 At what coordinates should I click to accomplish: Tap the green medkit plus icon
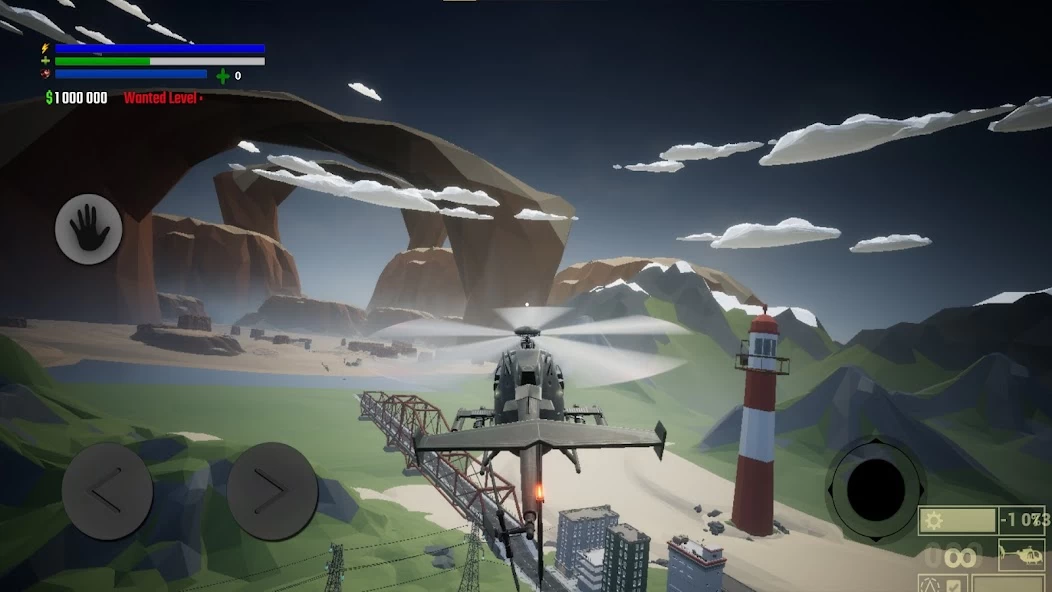click(222, 75)
